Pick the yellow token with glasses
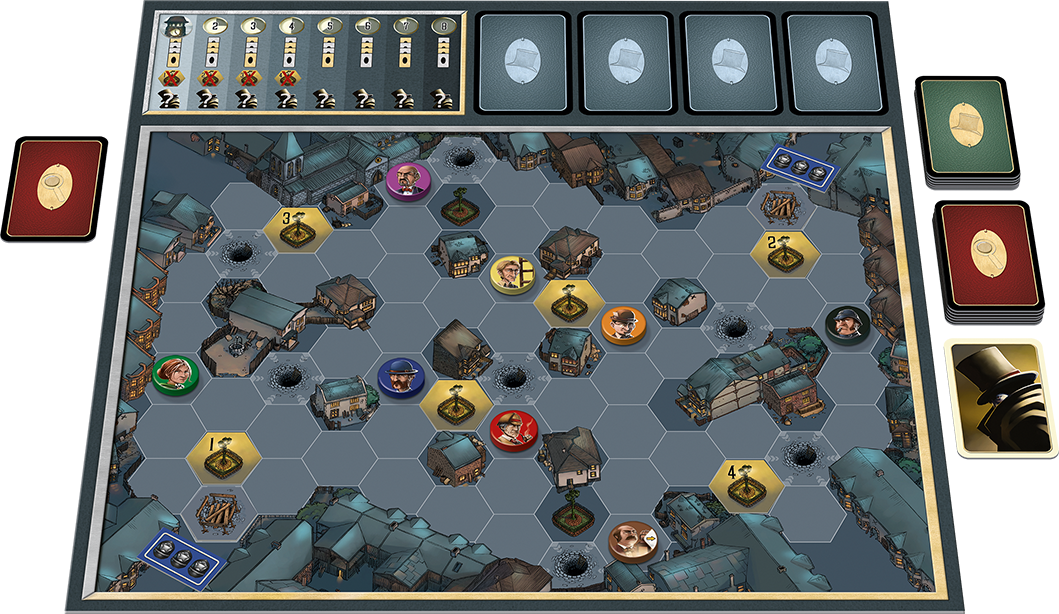Image resolution: width=1059 pixels, height=614 pixels. (513, 273)
